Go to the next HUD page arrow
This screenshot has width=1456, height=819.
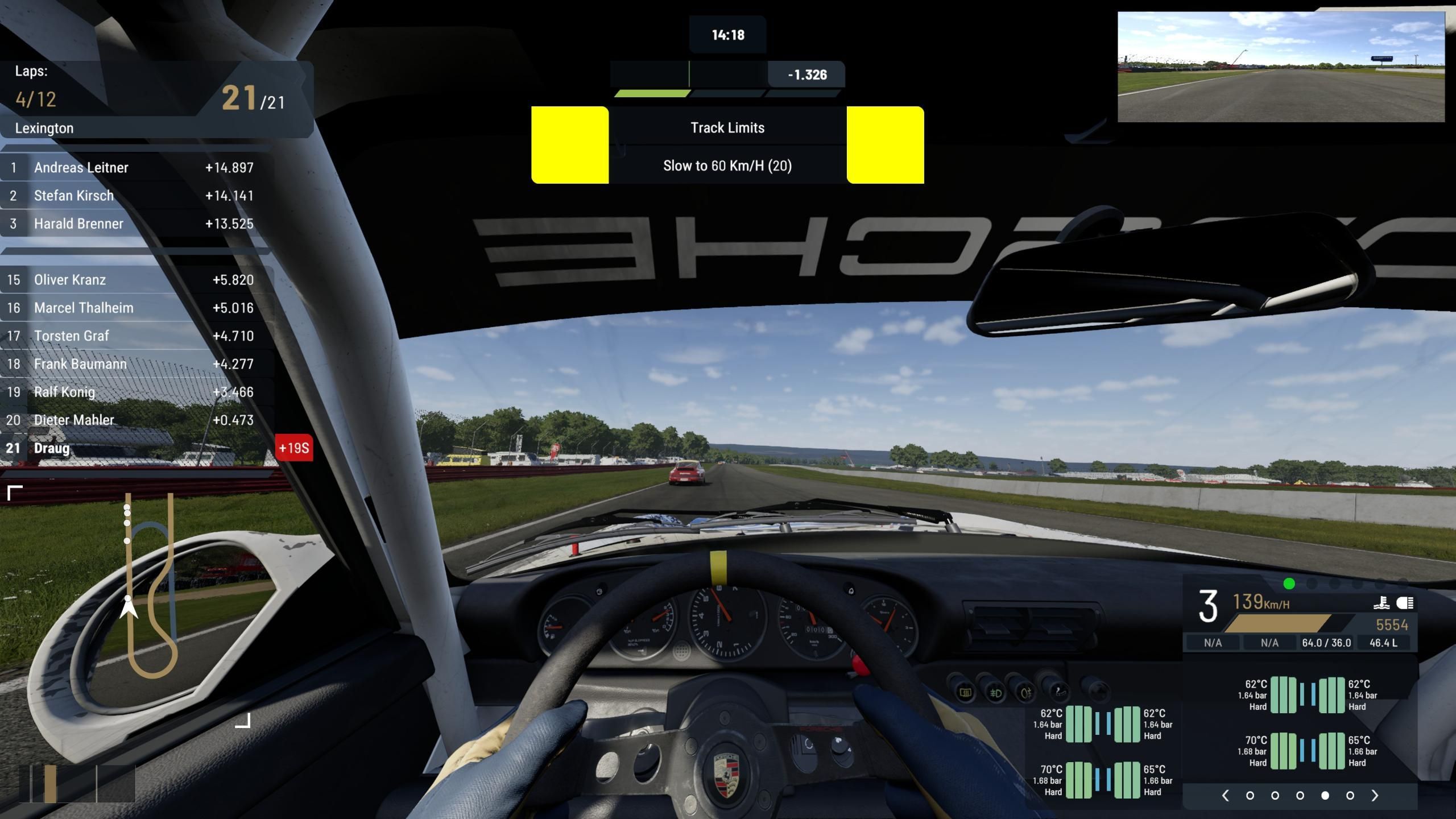1375,796
